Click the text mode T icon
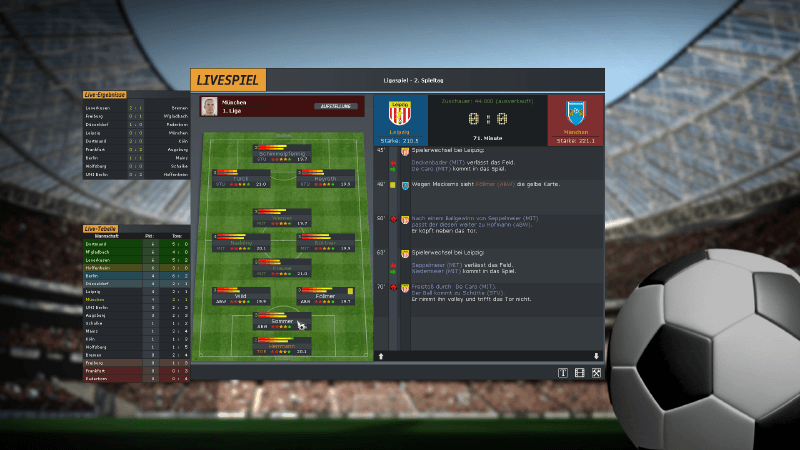Screen dimensions: 800x450 [x=563, y=373]
